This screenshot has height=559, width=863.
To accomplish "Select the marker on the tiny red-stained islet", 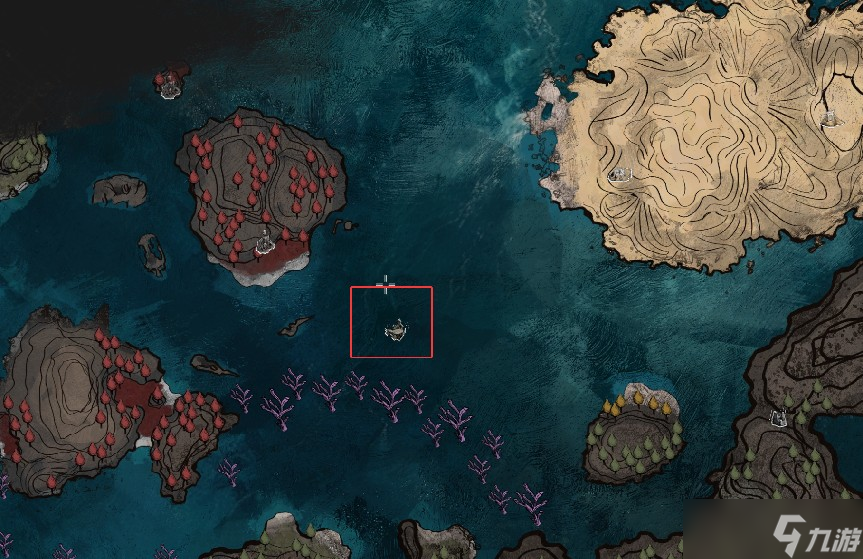I will click(170, 87).
